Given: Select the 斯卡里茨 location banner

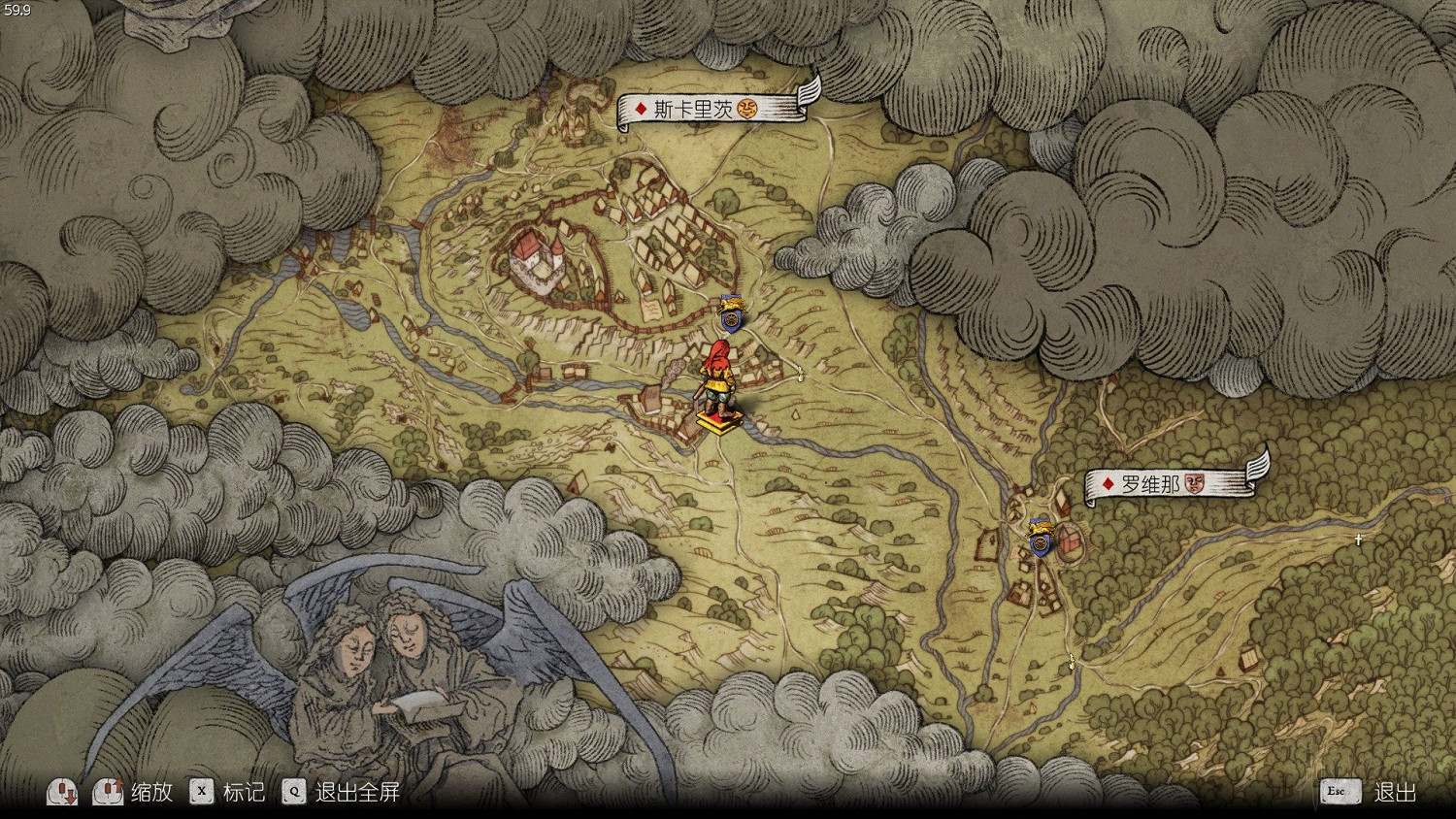Looking at the screenshot, I should click(713, 108).
